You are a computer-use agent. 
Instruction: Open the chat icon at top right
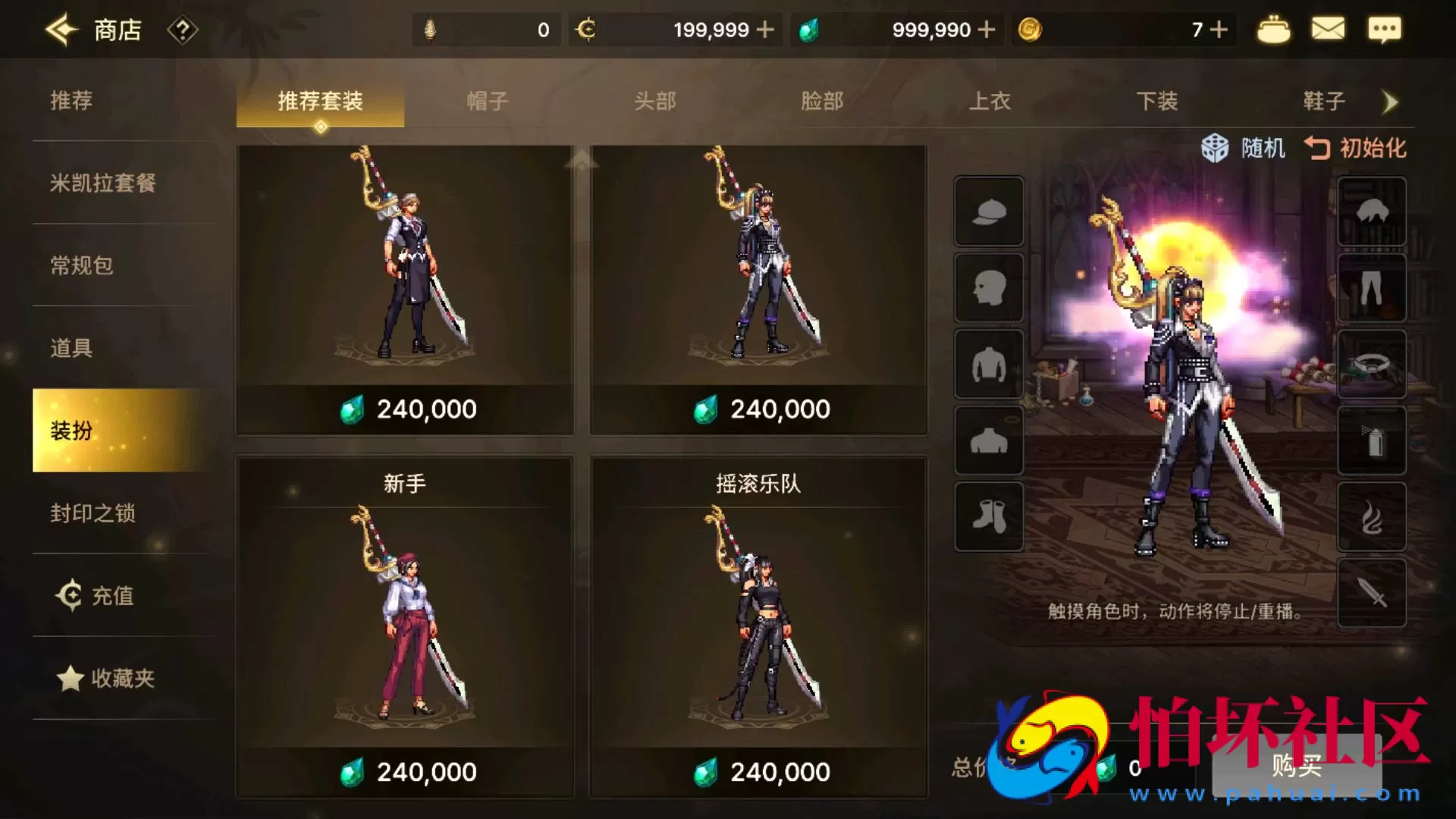[x=1385, y=29]
